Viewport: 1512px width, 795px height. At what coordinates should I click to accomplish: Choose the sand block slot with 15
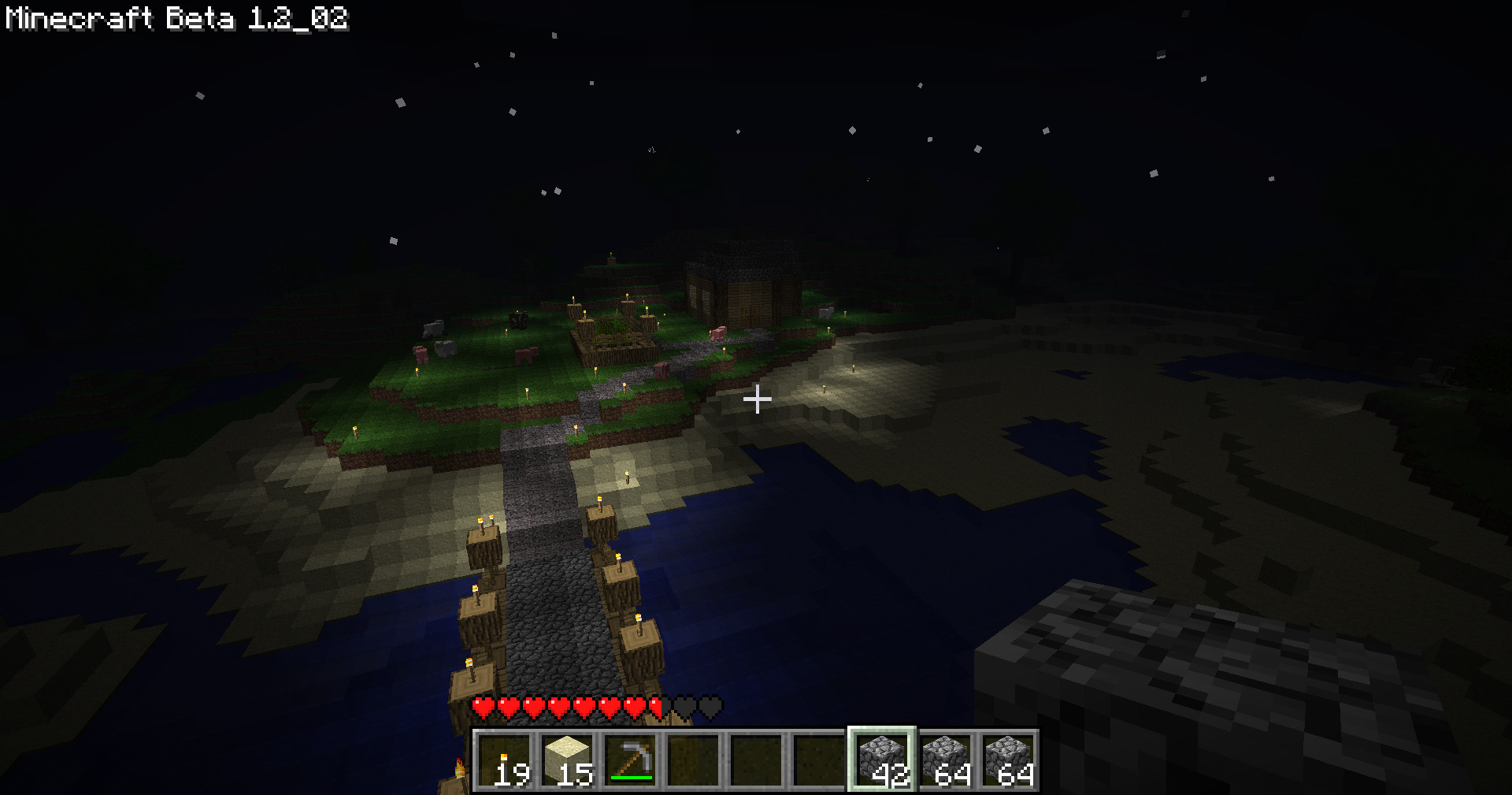pos(568,760)
